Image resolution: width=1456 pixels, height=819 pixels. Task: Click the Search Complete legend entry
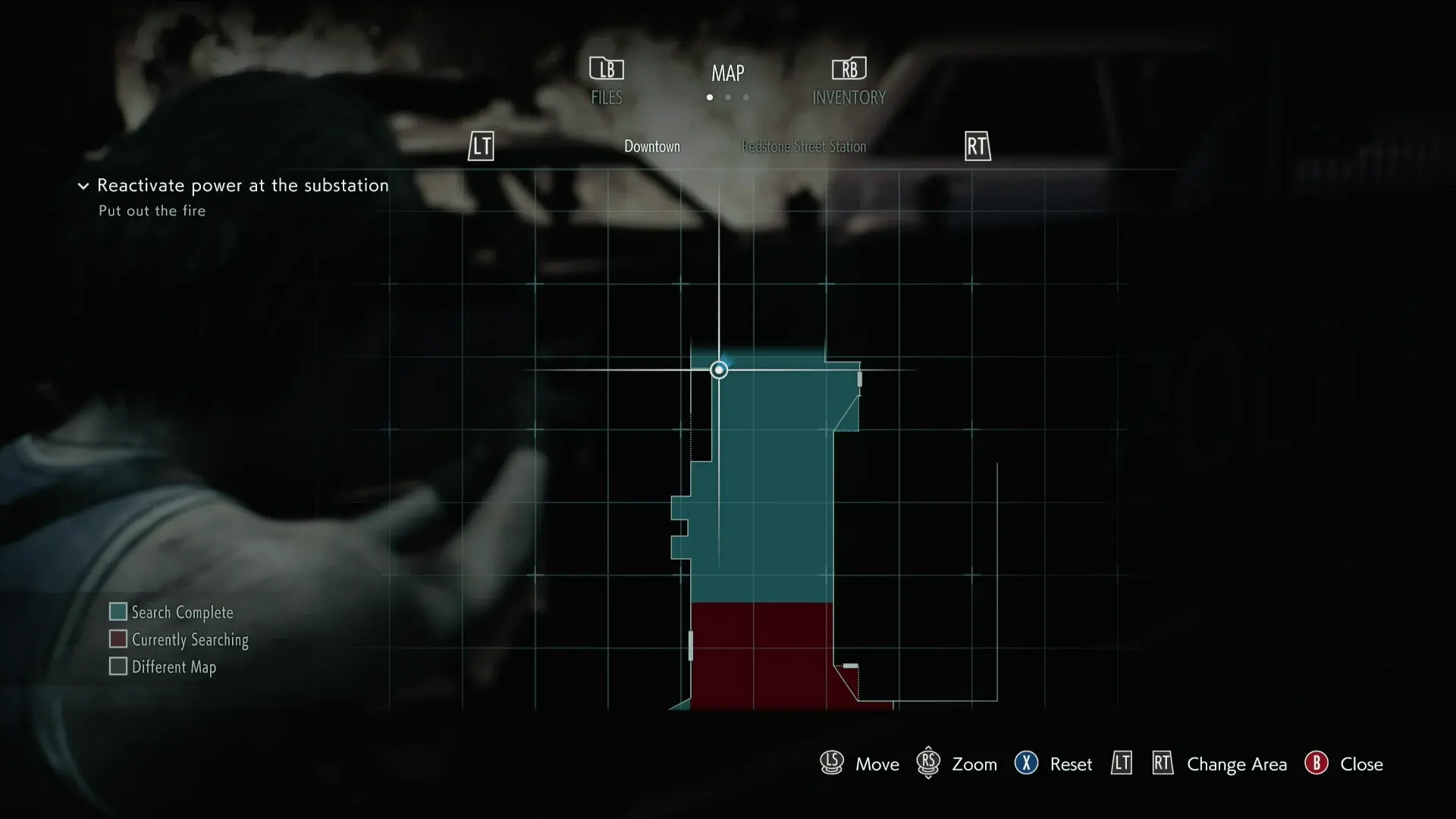(x=171, y=612)
